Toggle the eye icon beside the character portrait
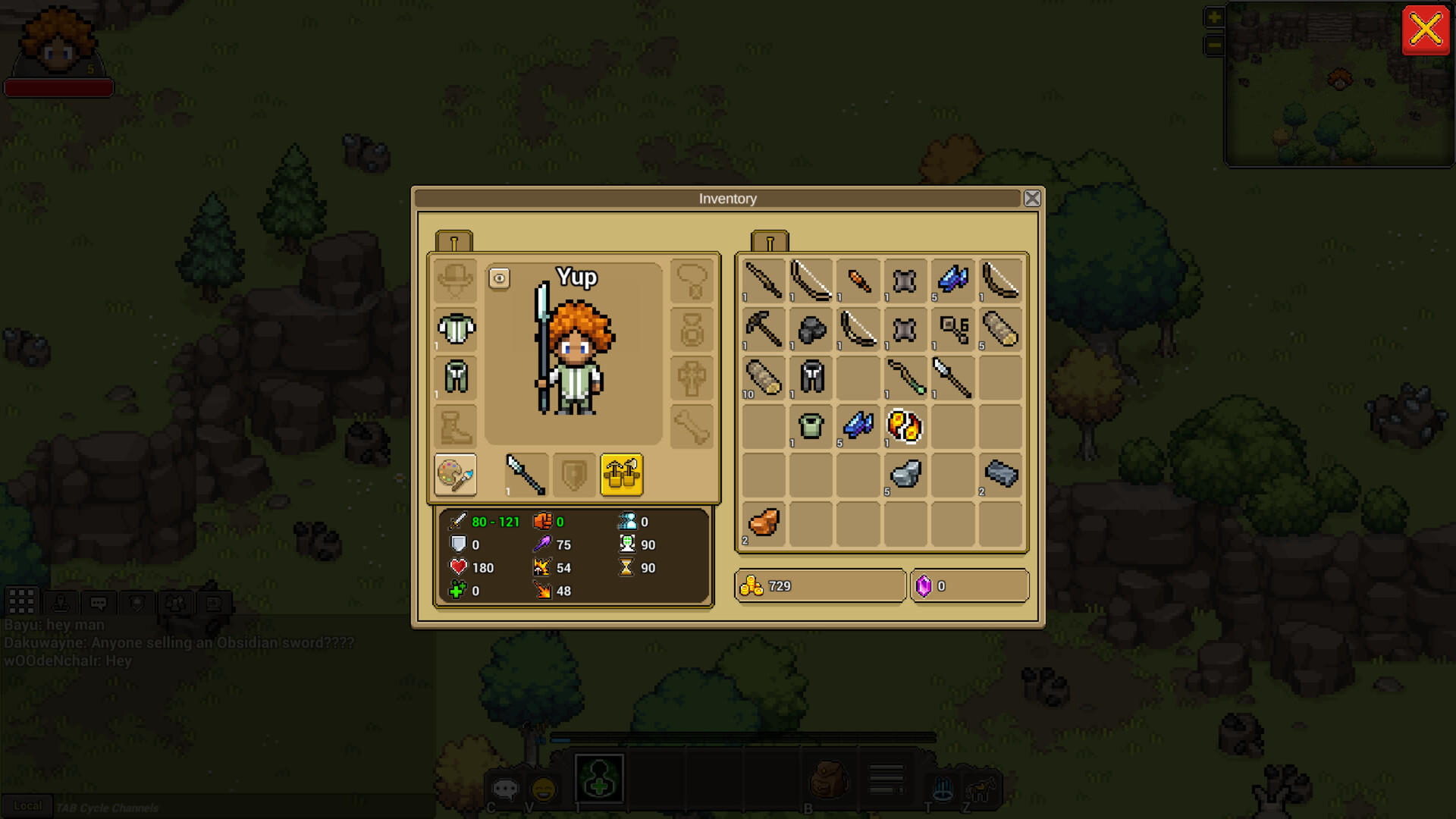 coord(499,279)
